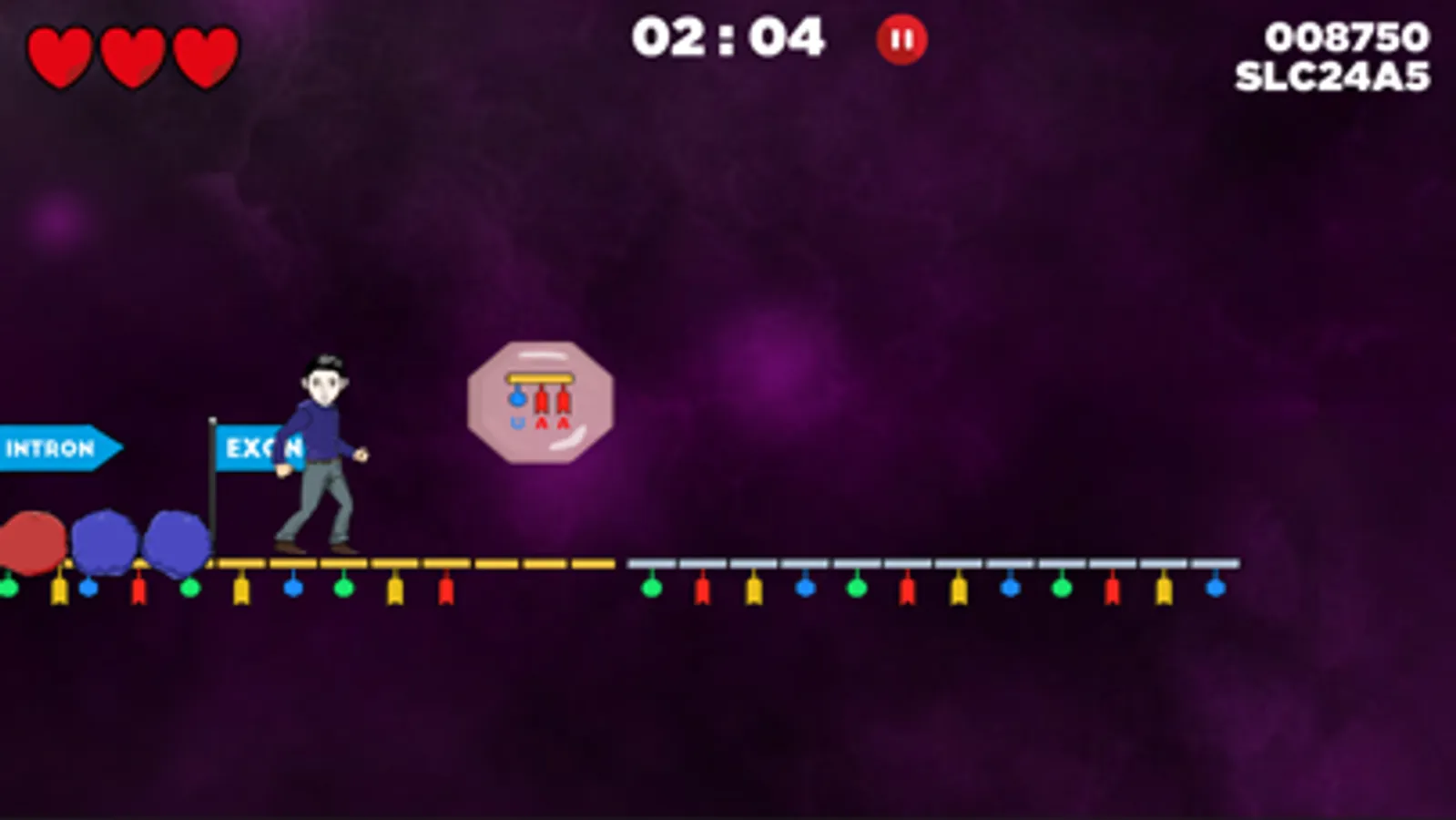Click the 02:04 timer label
1456x820 pixels.
[x=728, y=36]
